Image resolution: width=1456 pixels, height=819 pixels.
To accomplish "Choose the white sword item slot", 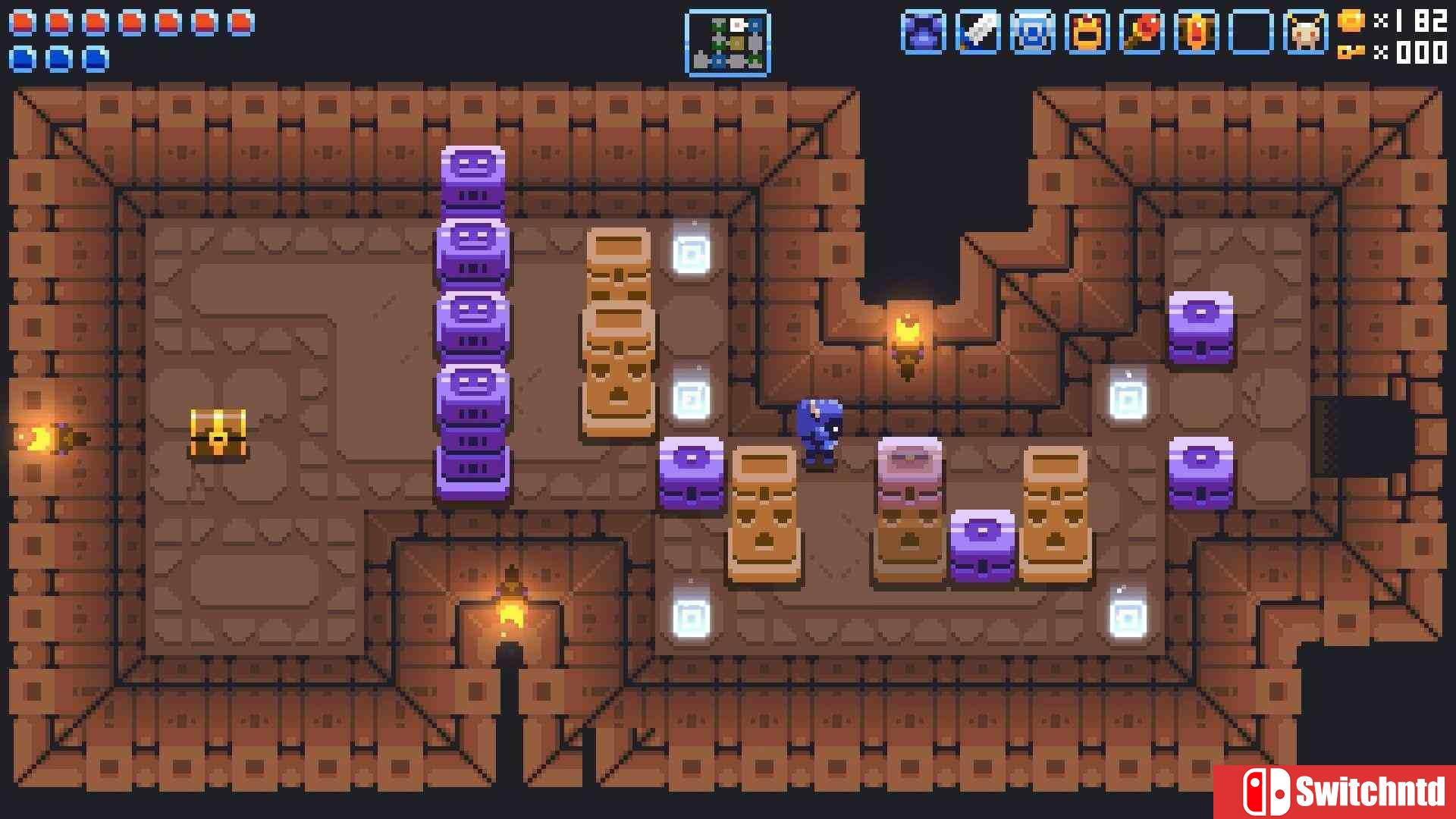I will (x=977, y=33).
